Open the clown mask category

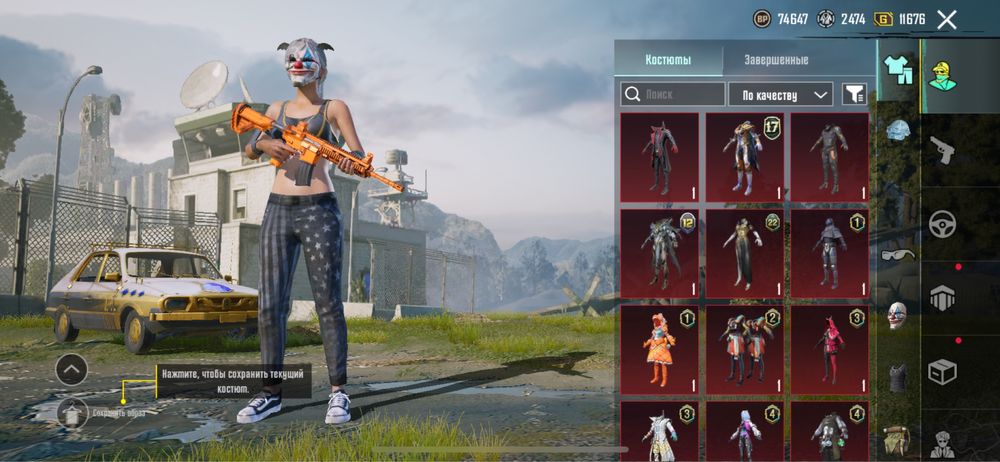(x=898, y=315)
